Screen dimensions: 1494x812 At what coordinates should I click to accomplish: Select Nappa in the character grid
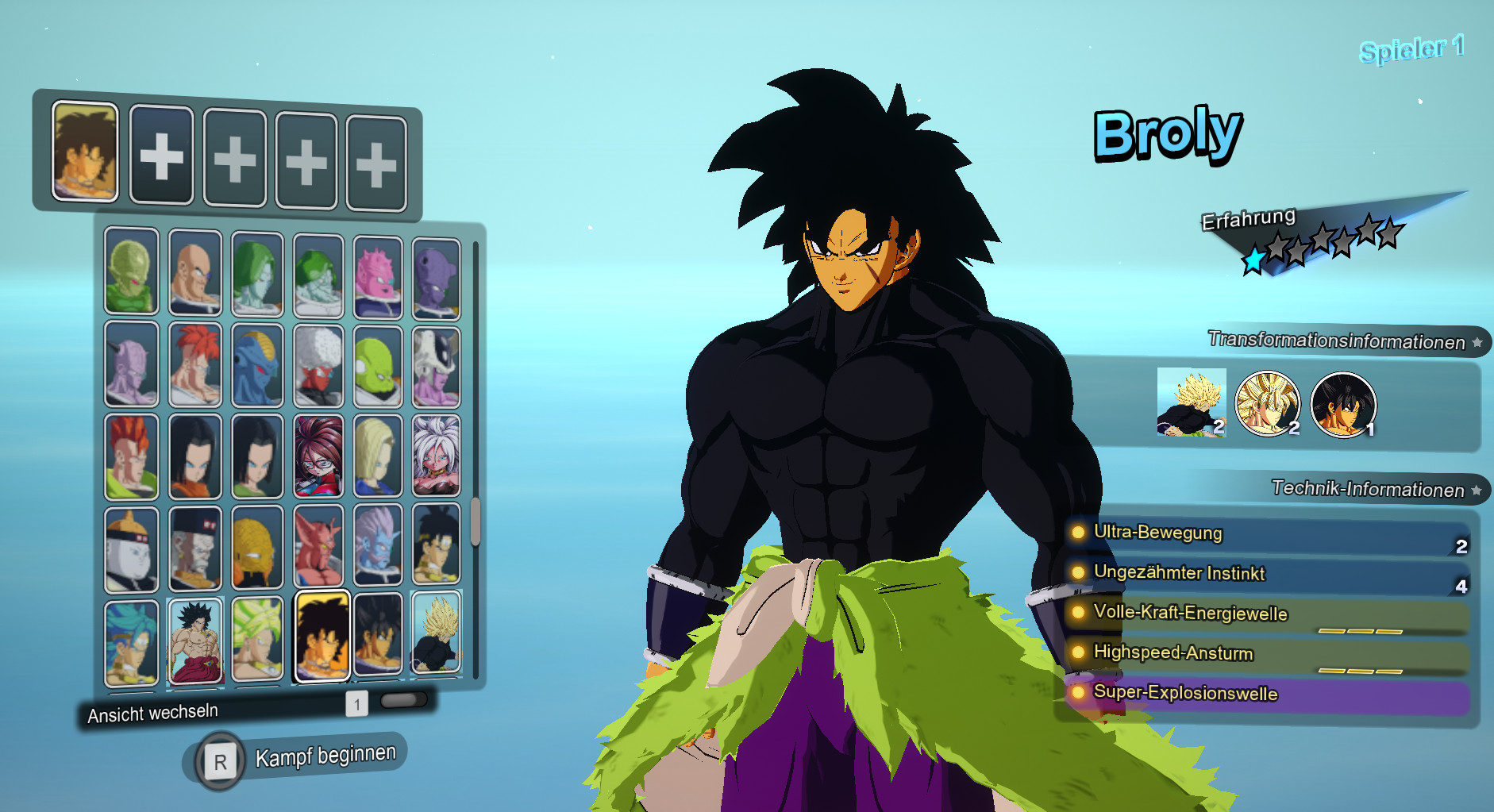click(194, 274)
